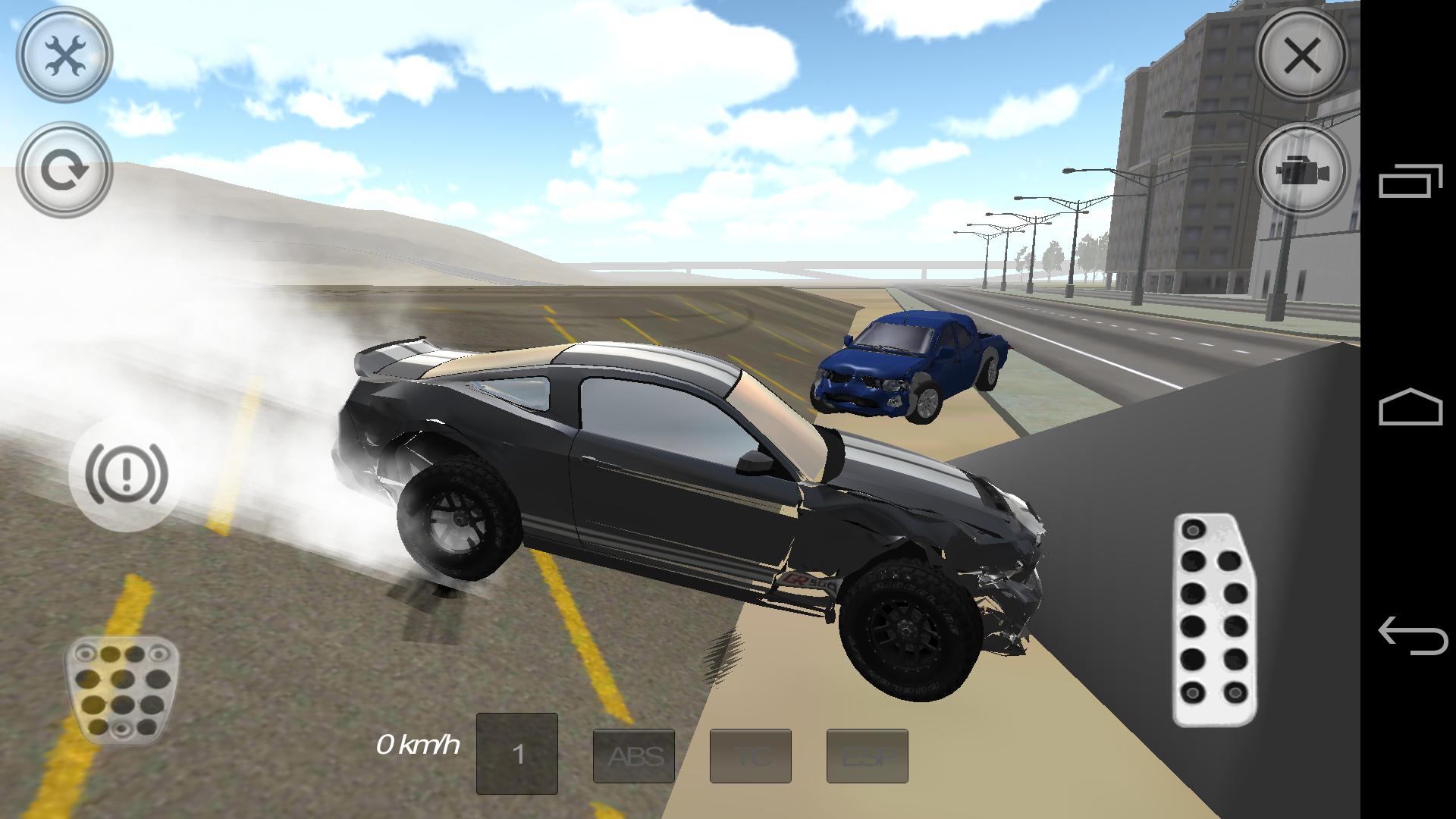Enable TC traction control
Viewport: 1456px width, 819px height.
click(751, 755)
